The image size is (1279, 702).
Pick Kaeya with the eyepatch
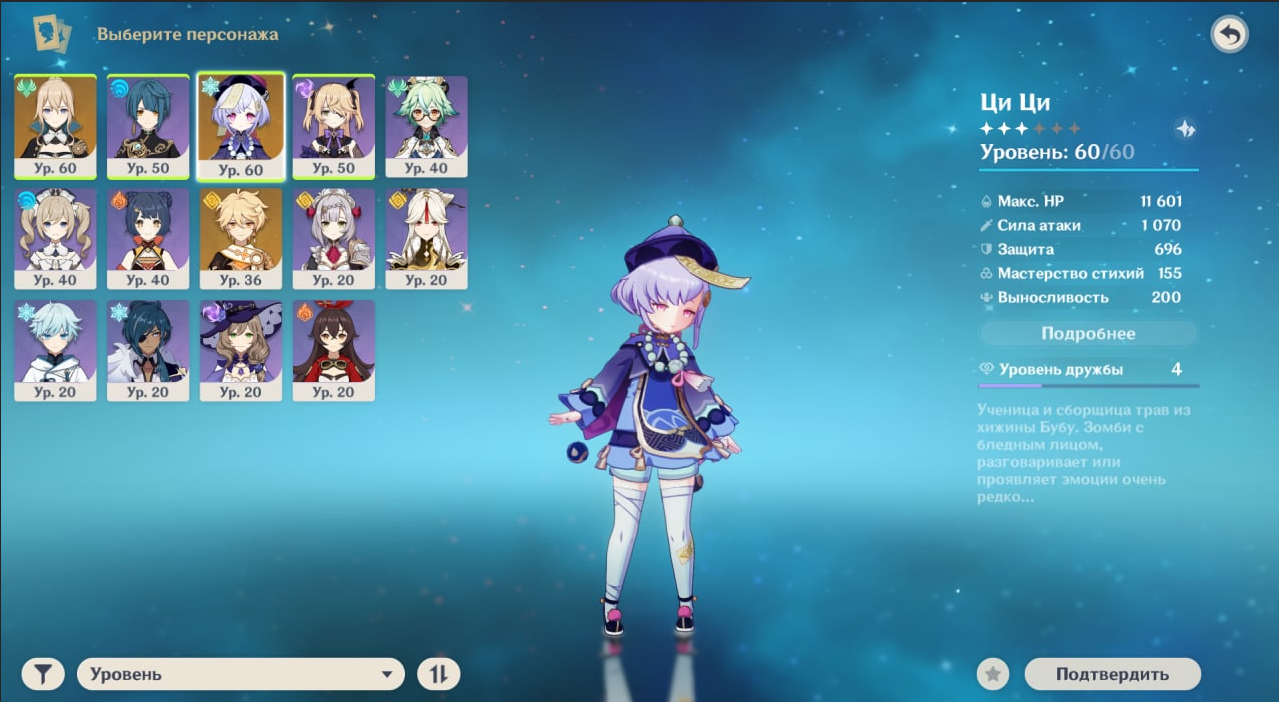click(148, 349)
